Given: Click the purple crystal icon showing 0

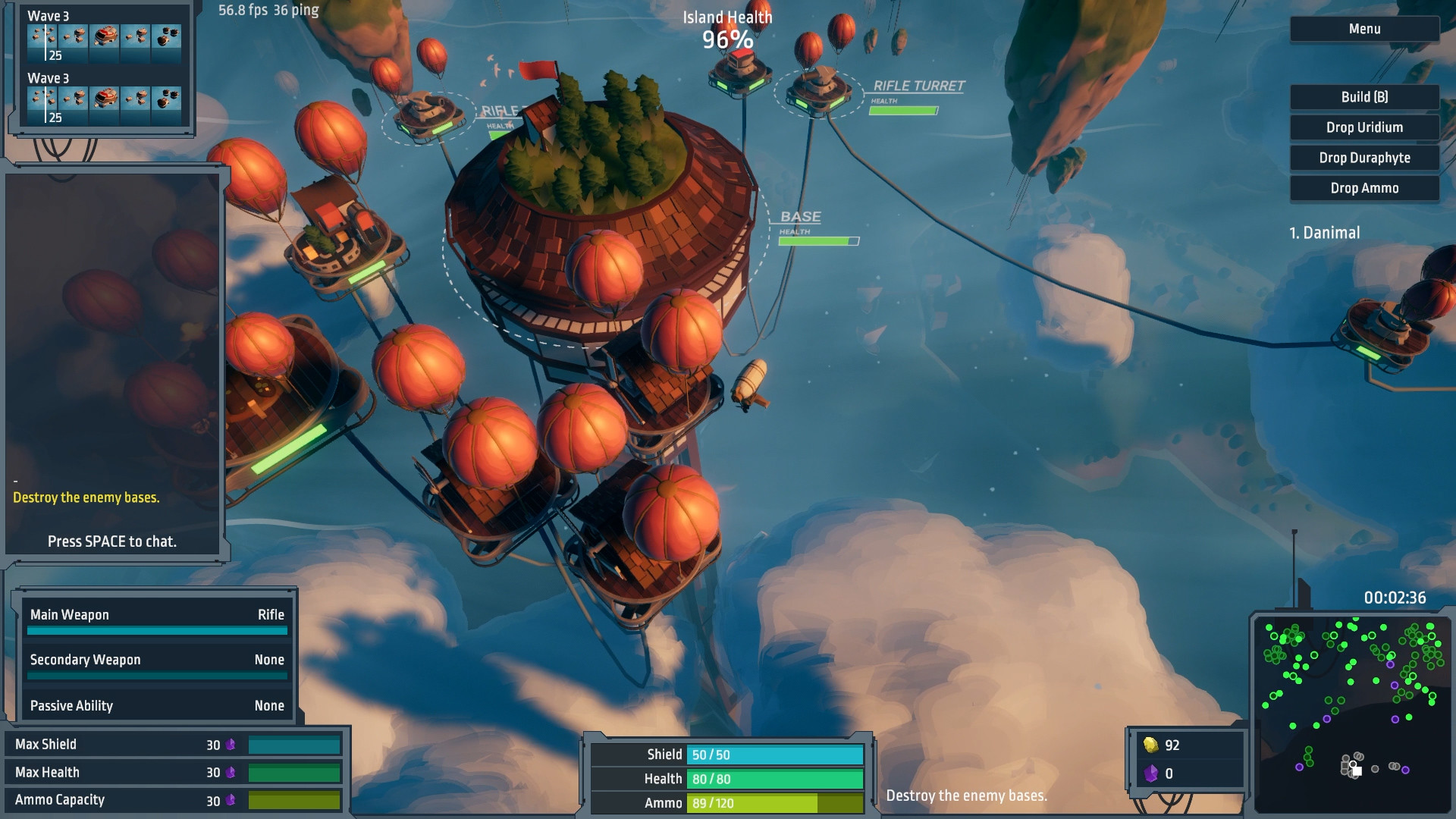Looking at the screenshot, I should point(1152,774).
